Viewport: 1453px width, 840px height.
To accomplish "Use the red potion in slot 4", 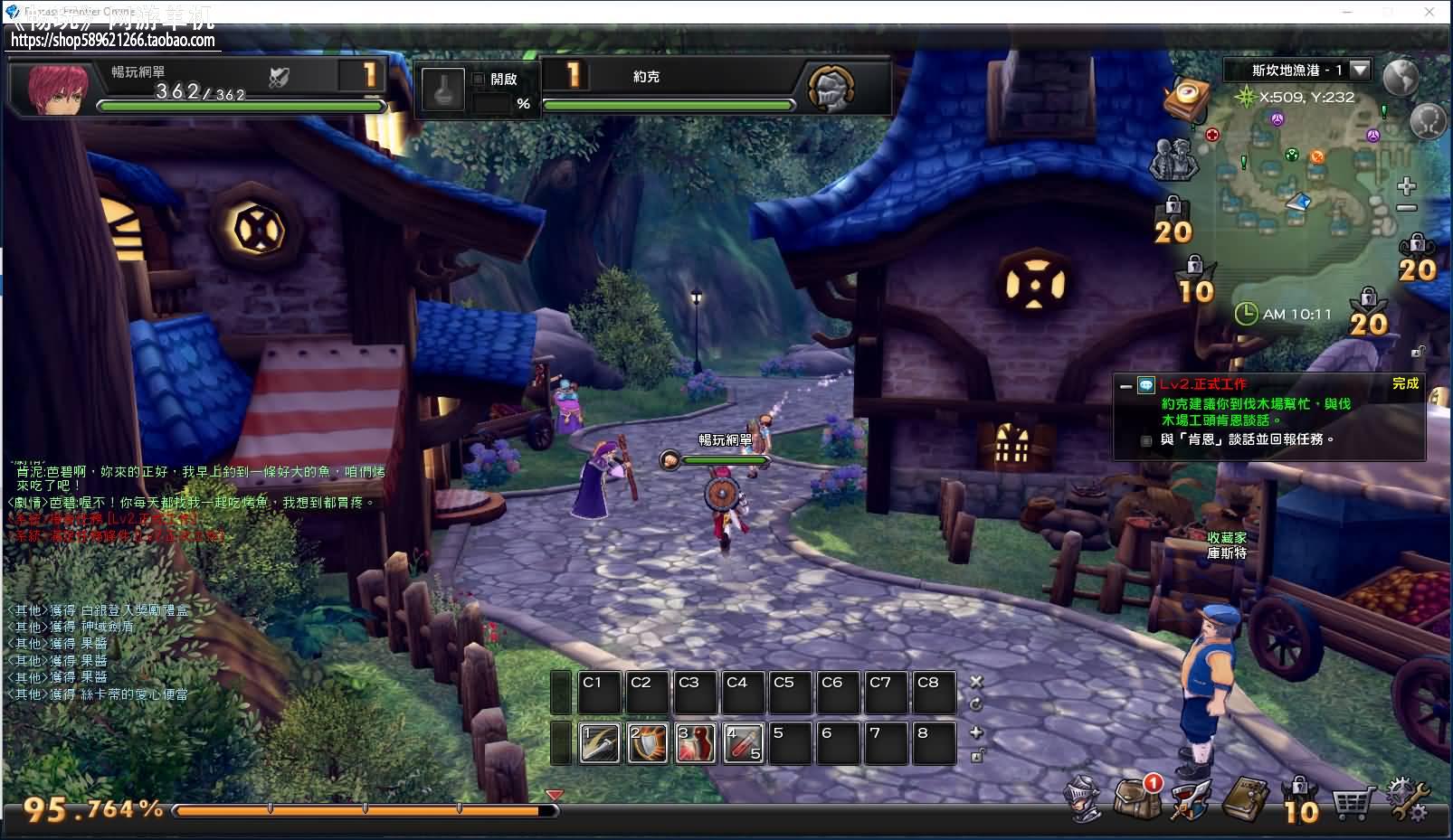I will (x=744, y=743).
